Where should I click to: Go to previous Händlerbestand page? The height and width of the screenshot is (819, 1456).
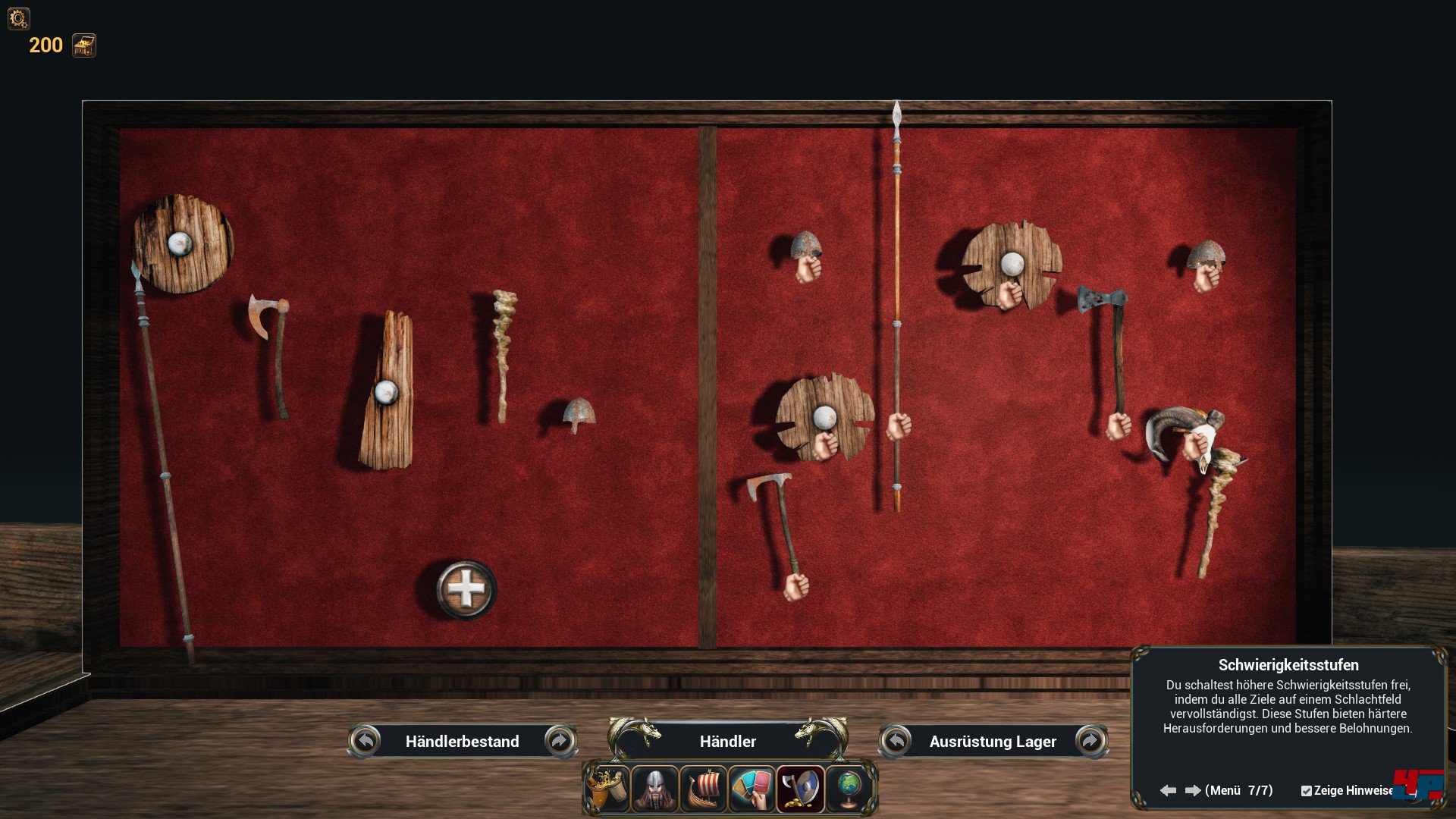point(366,741)
